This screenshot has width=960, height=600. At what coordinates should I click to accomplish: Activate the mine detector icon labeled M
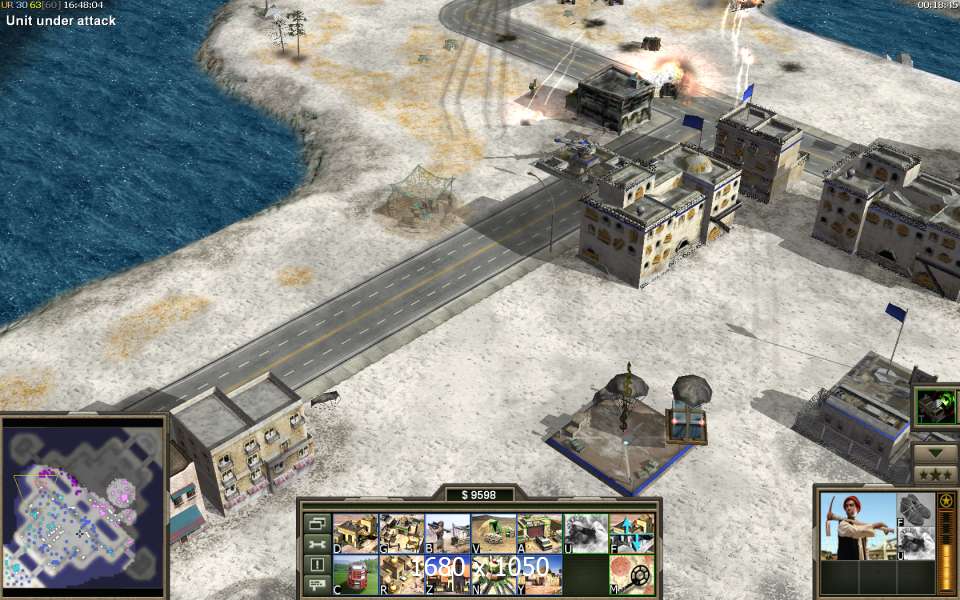tap(632, 574)
